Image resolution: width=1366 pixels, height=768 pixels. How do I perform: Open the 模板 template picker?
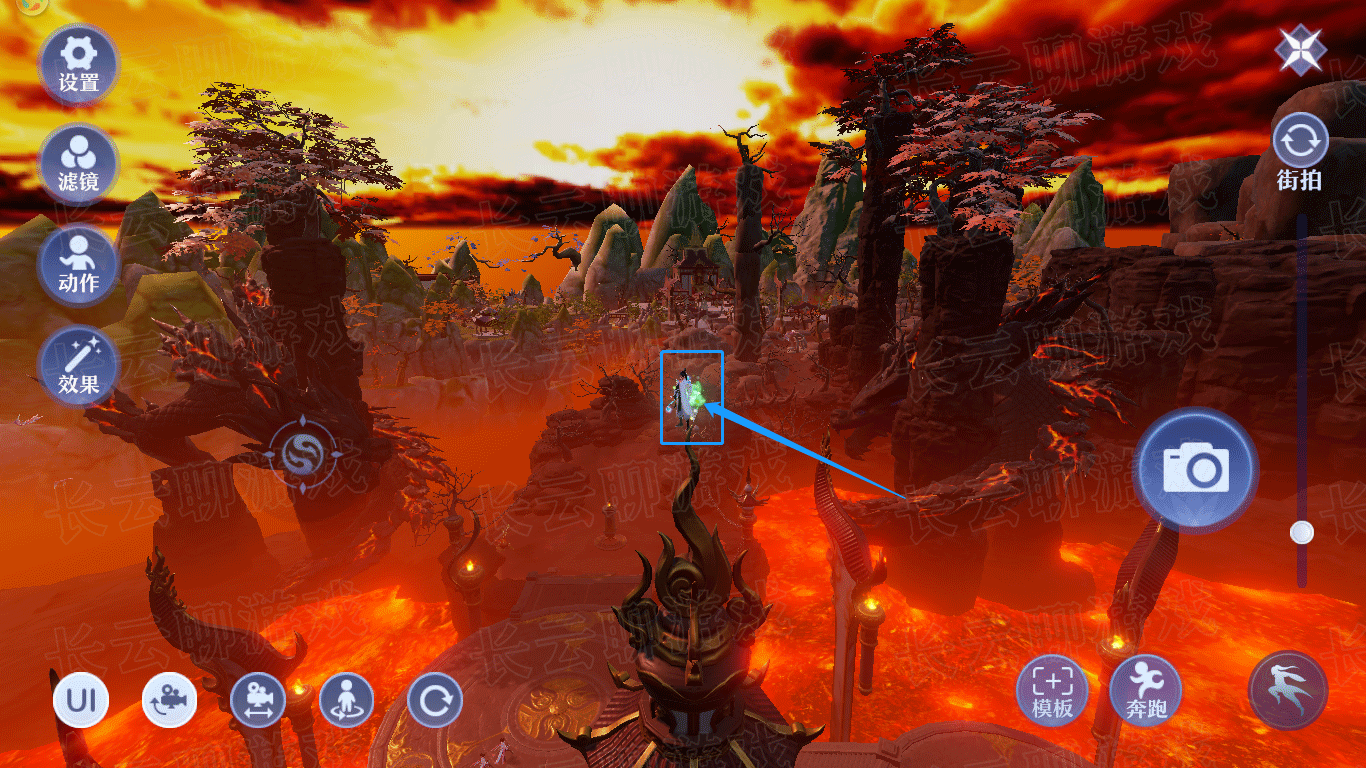click(1052, 690)
